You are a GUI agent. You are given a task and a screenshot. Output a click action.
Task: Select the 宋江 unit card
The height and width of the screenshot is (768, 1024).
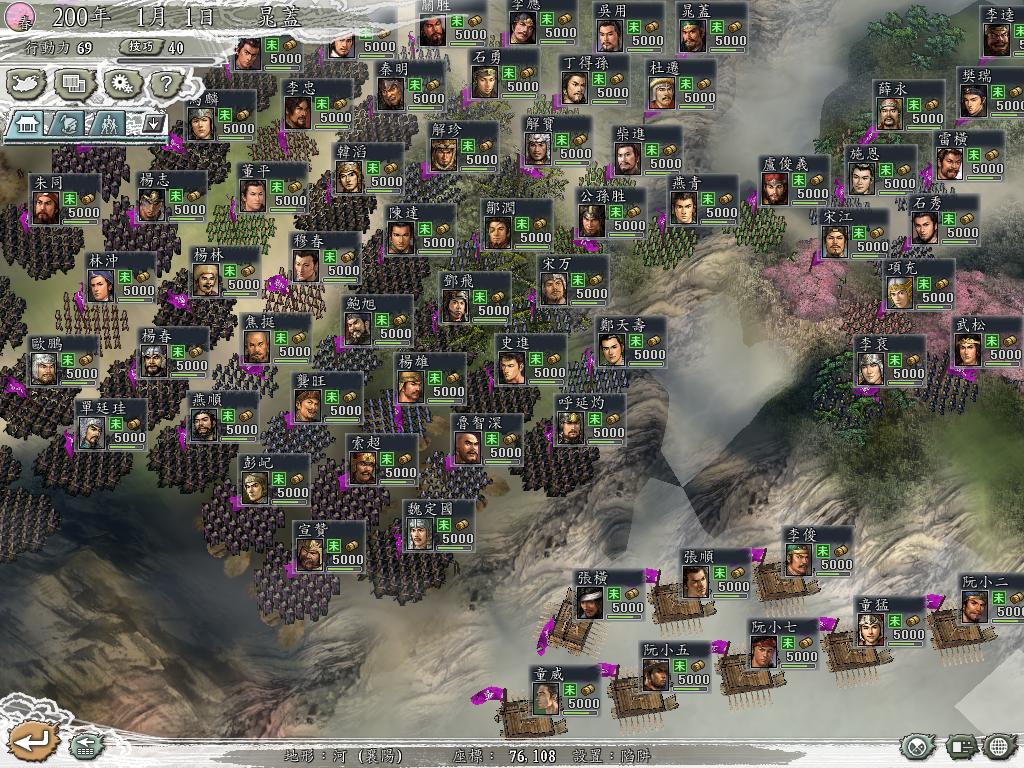[854, 233]
